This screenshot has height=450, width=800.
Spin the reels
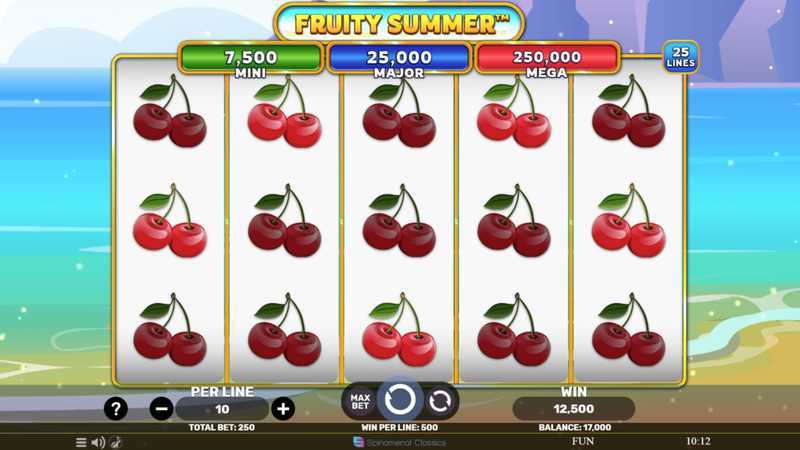pyautogui.click(x=400, y=400)
